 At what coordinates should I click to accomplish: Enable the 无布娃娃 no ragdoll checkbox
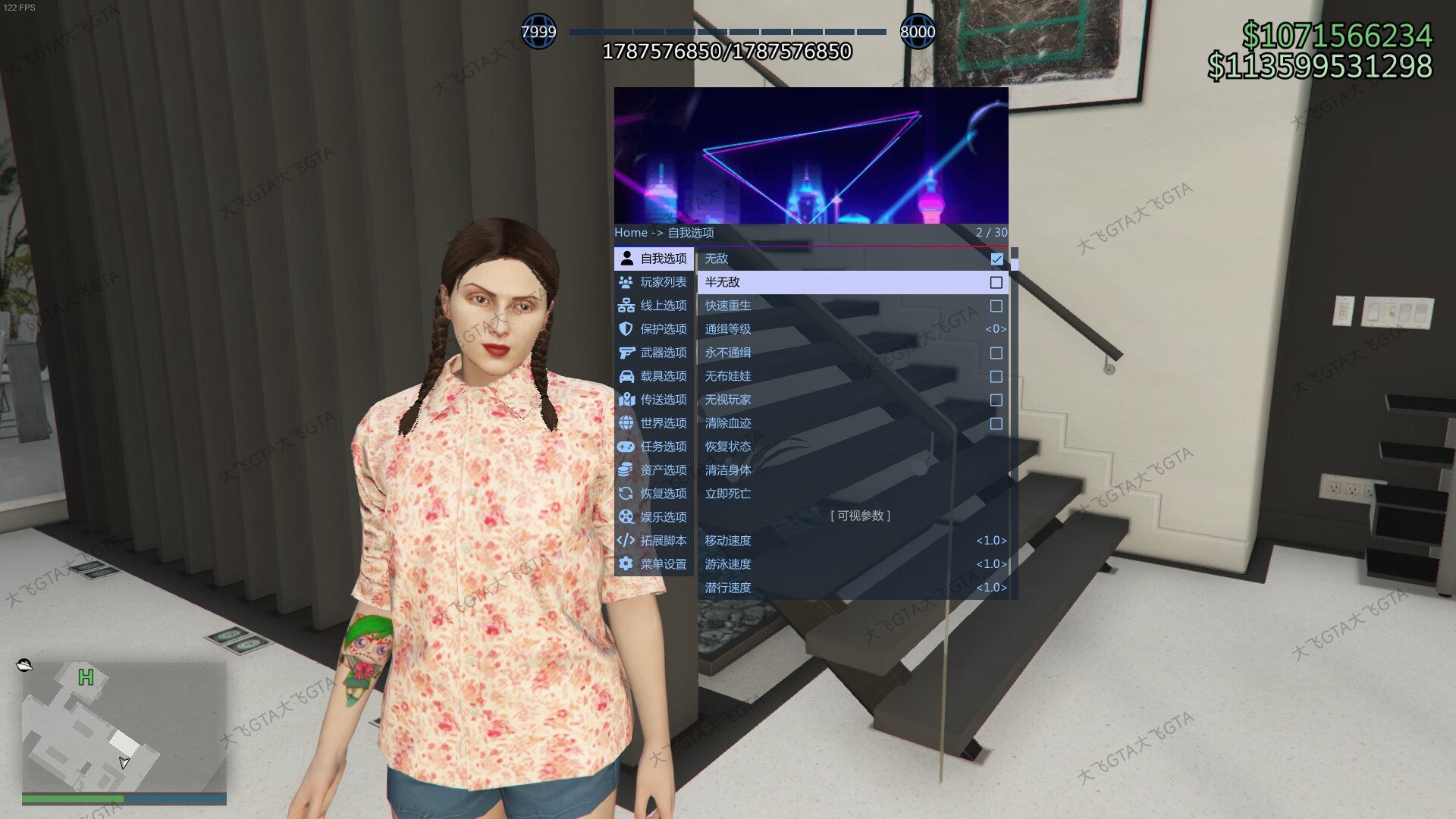tap(996, 377)
